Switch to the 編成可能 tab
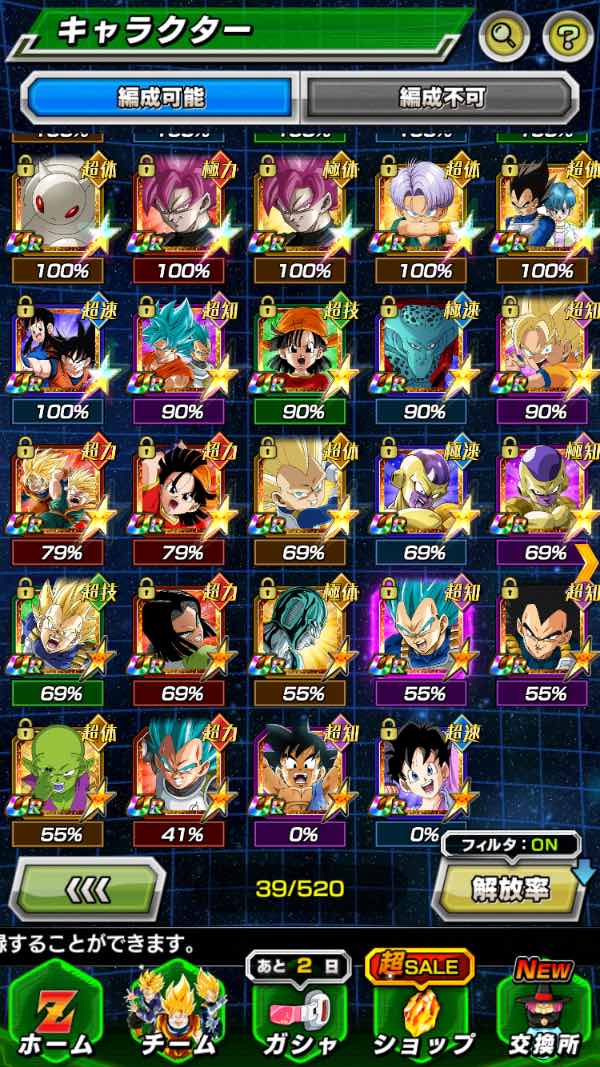The width and height of the screenshot is (600, 1067). tap(160, 97)
